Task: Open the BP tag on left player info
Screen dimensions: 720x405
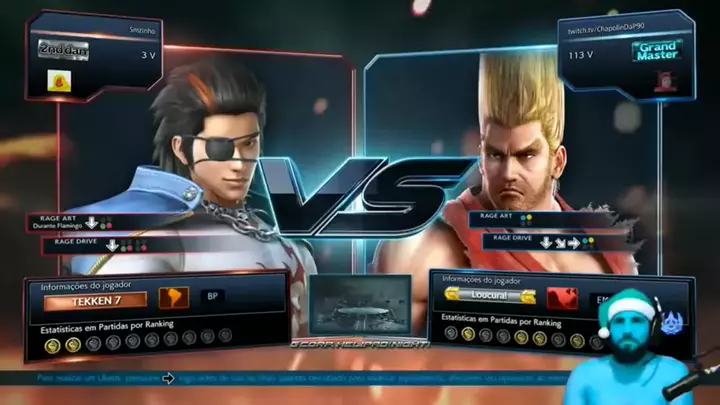Action: [x=212, y=296]
